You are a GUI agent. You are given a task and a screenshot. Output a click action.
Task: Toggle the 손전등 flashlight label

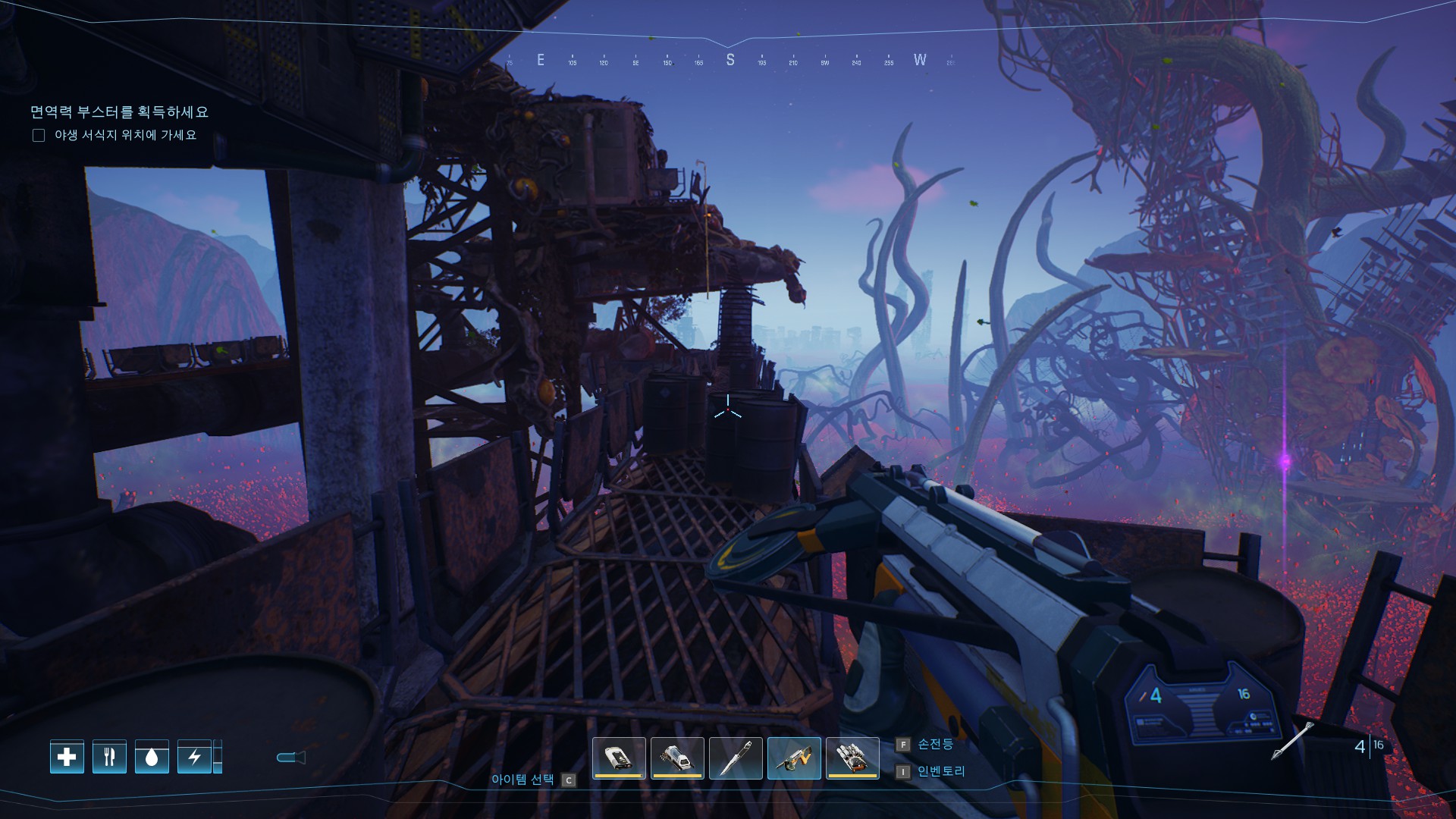935,744
